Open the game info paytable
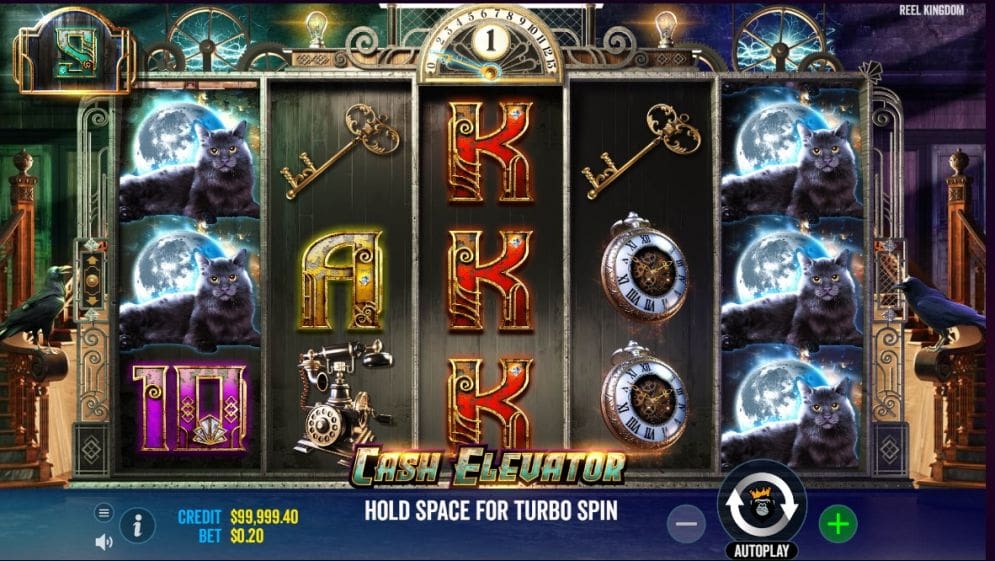 (137, 525)
